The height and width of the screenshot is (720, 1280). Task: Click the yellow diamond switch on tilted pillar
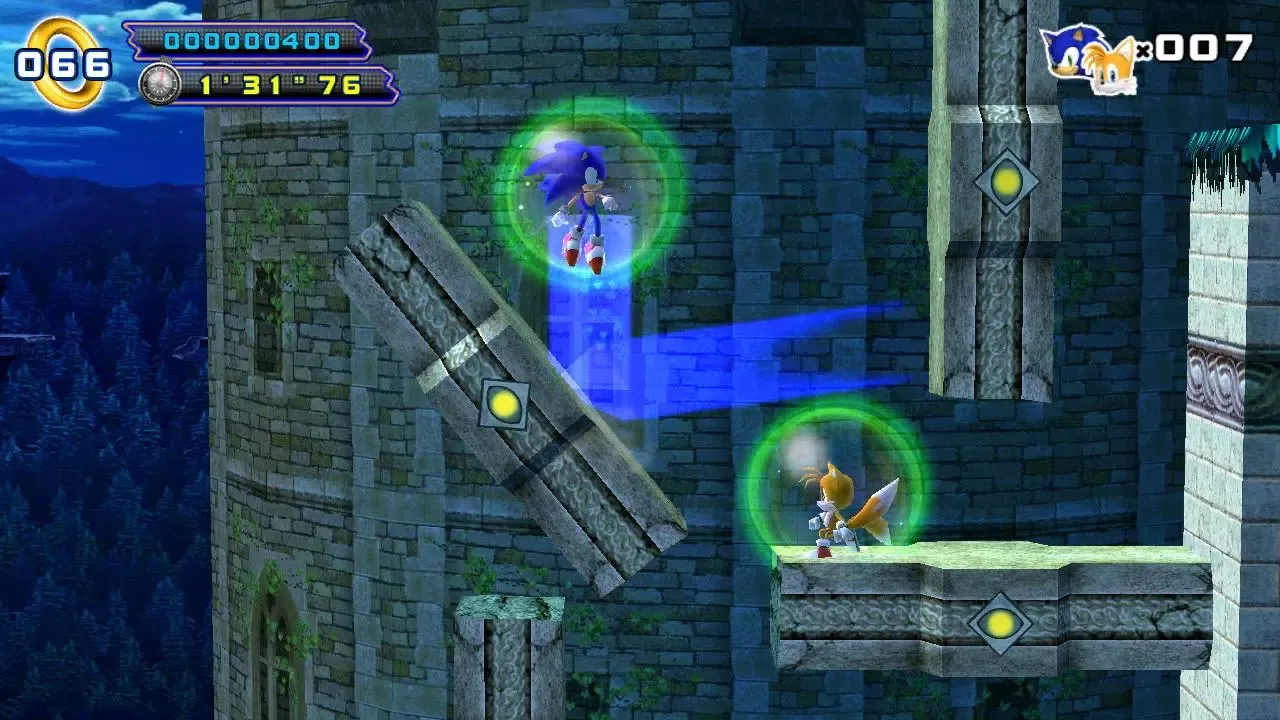click(x=506, y=405)
